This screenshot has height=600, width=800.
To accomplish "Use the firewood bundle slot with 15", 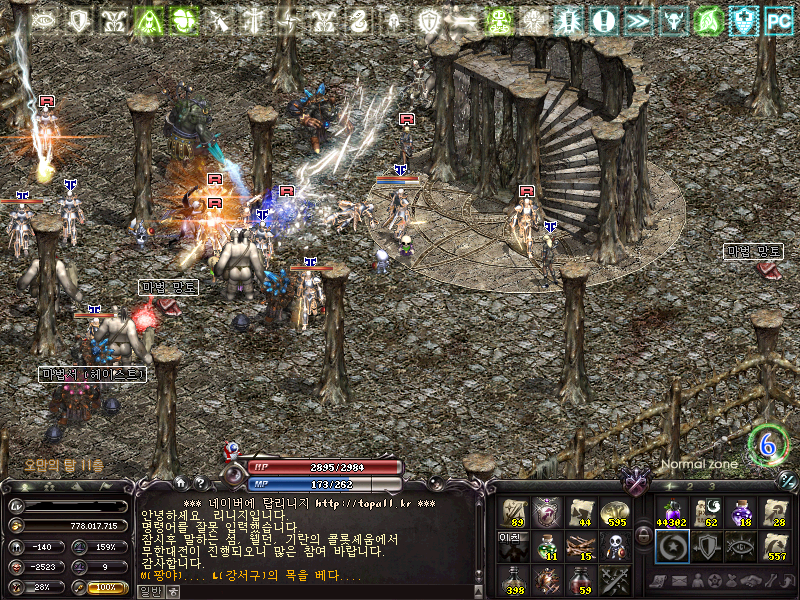I will (x=581, y=546).
